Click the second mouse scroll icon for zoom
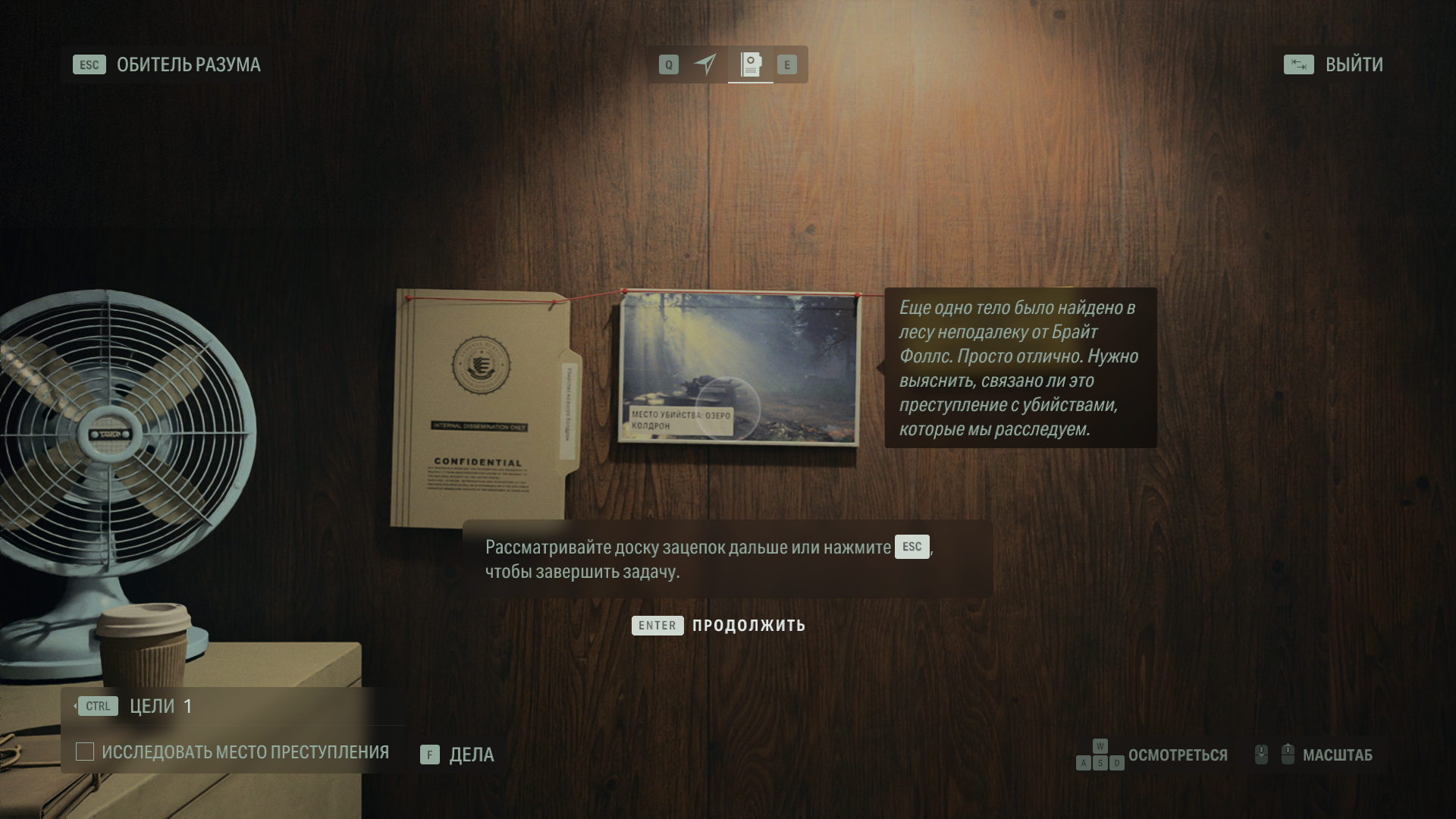 [x=1288, y=755]
